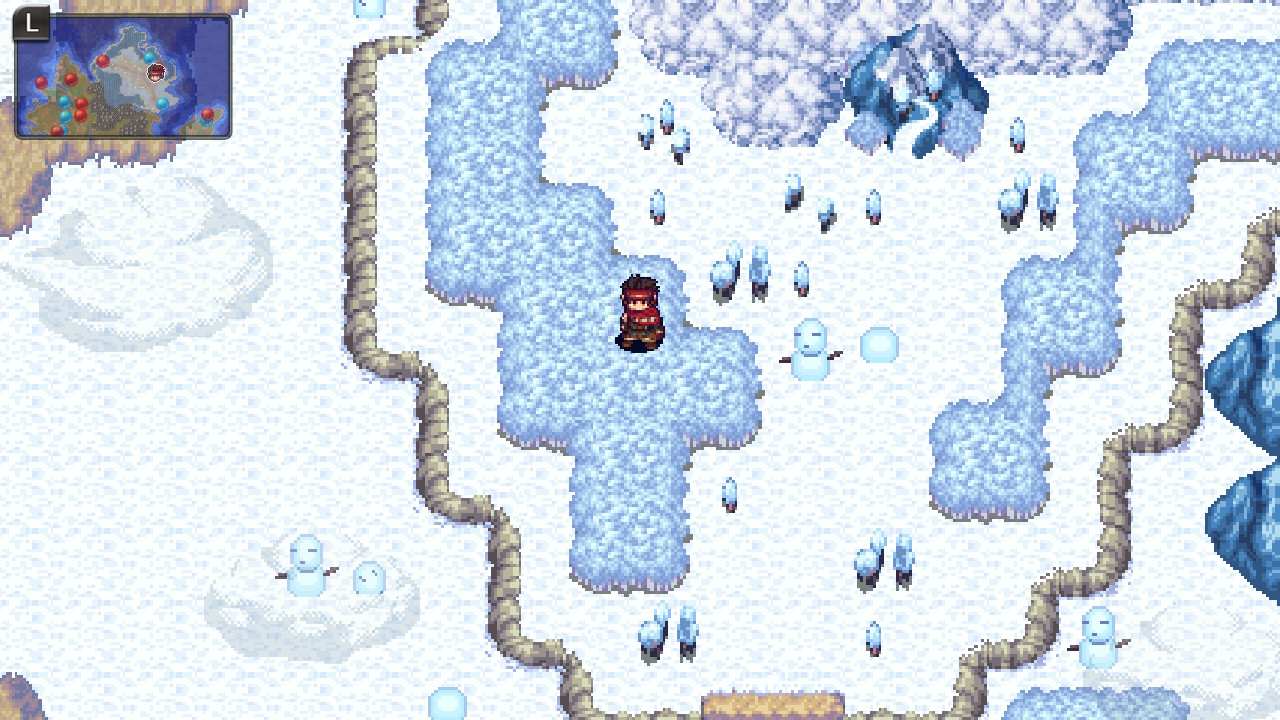The image size is (1280, 720).
Task: Click the red location marker on the minimap
Action: click(x=103, y=61)
